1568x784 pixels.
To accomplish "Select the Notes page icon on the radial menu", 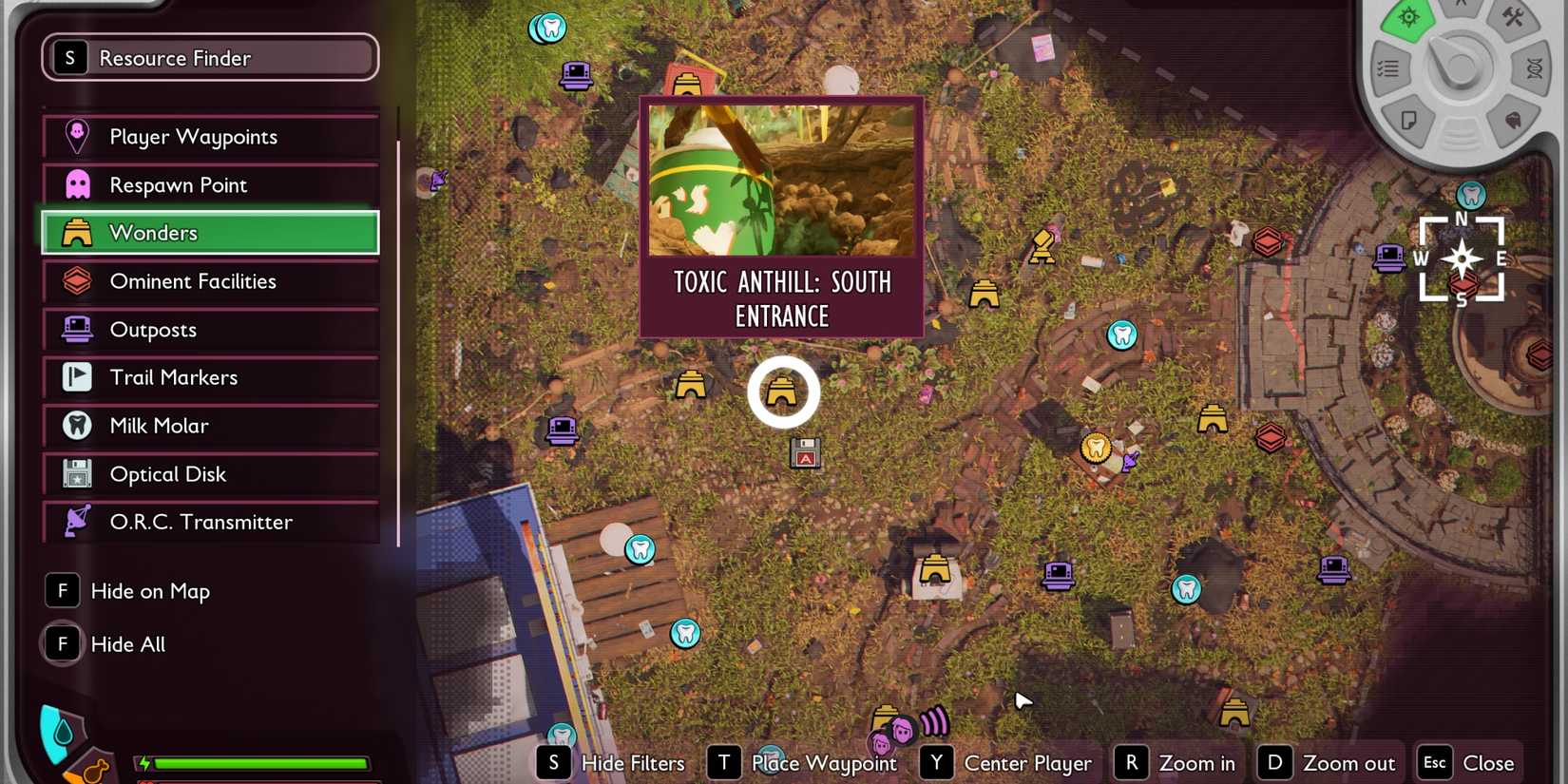I will coord(1409,119).
